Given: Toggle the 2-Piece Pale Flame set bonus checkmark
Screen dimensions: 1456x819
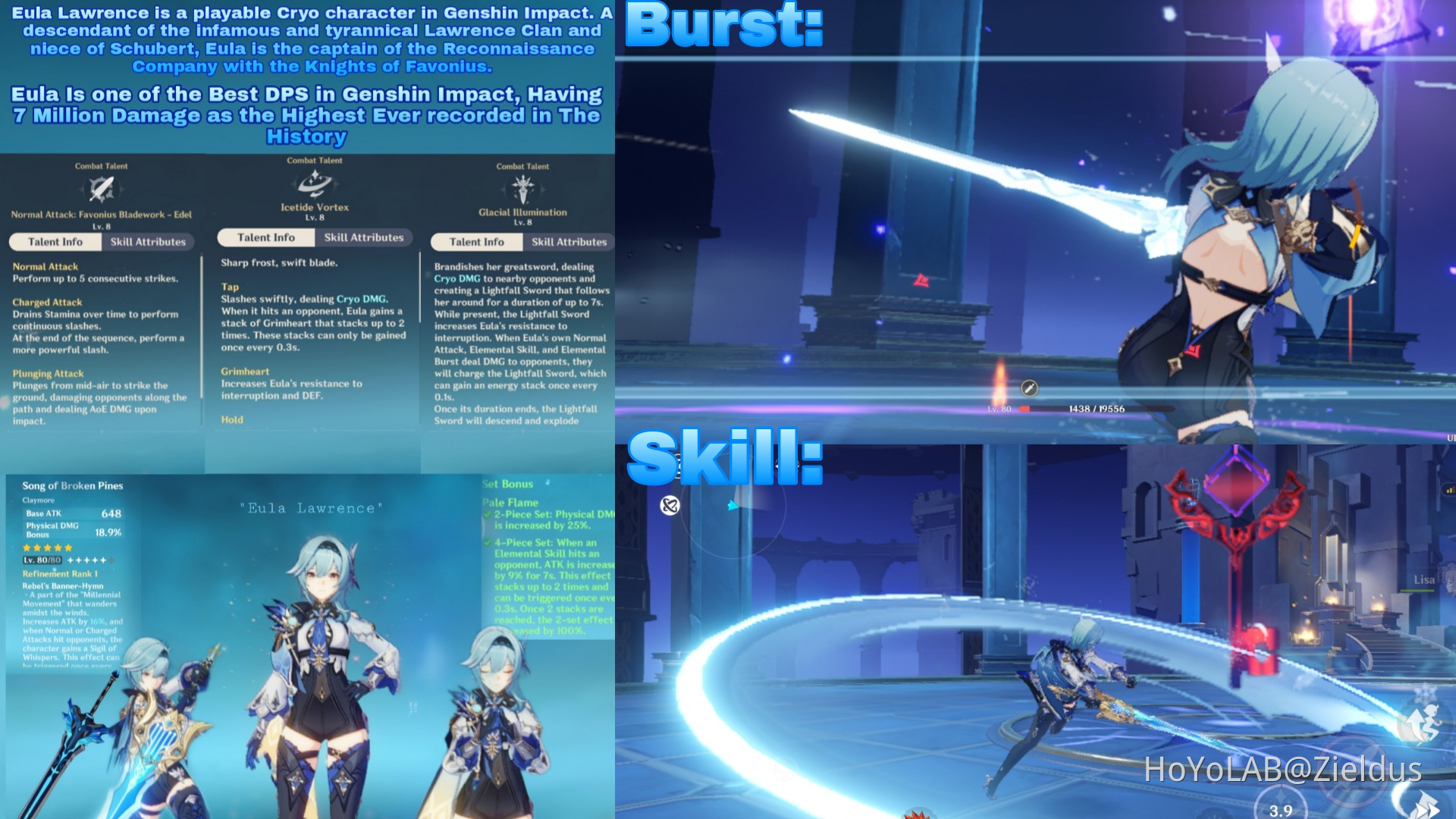Looking at the screenshot, I should [489, 513].
